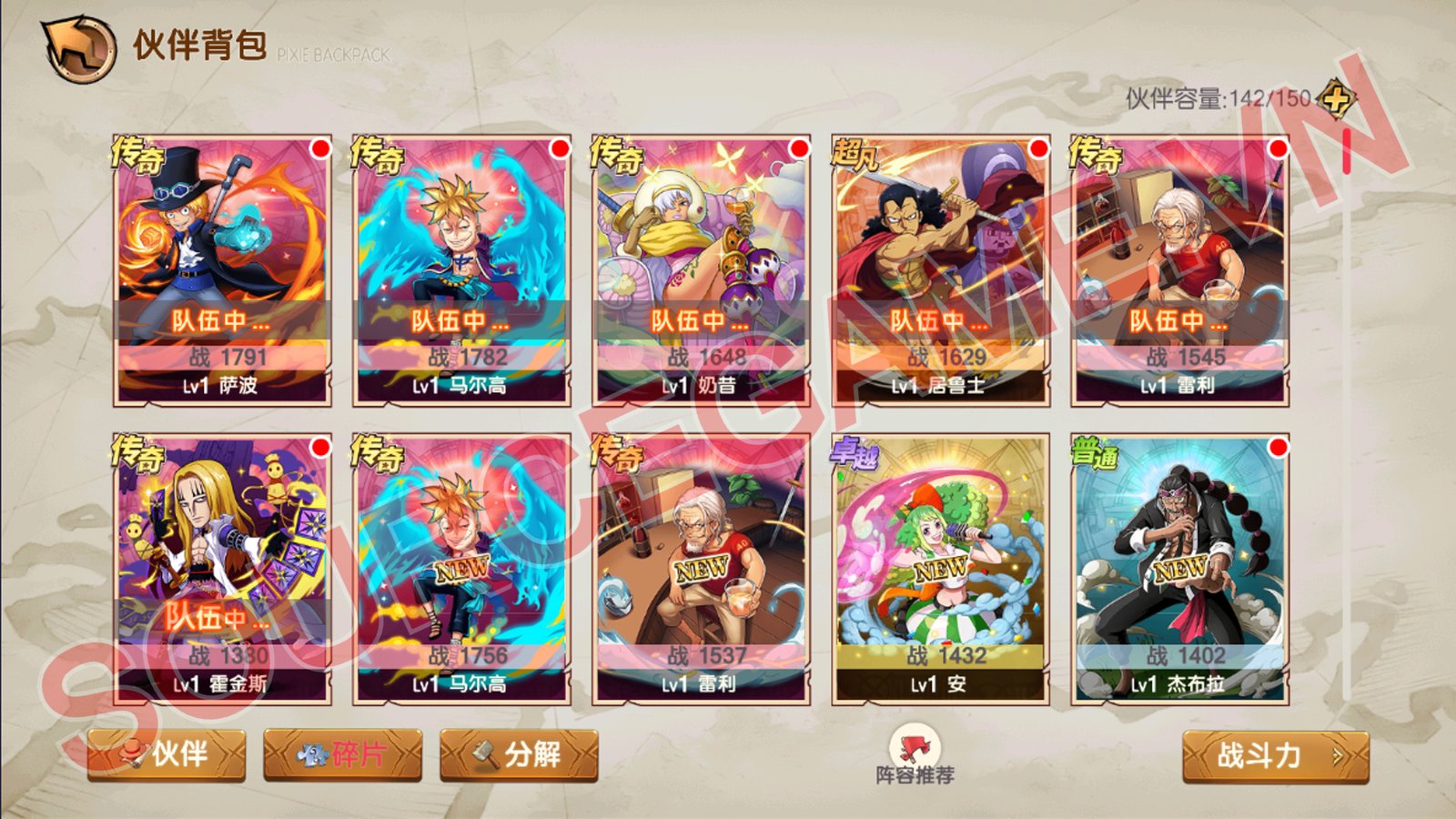Open the 霍金斯 partner card

point(221,569)
